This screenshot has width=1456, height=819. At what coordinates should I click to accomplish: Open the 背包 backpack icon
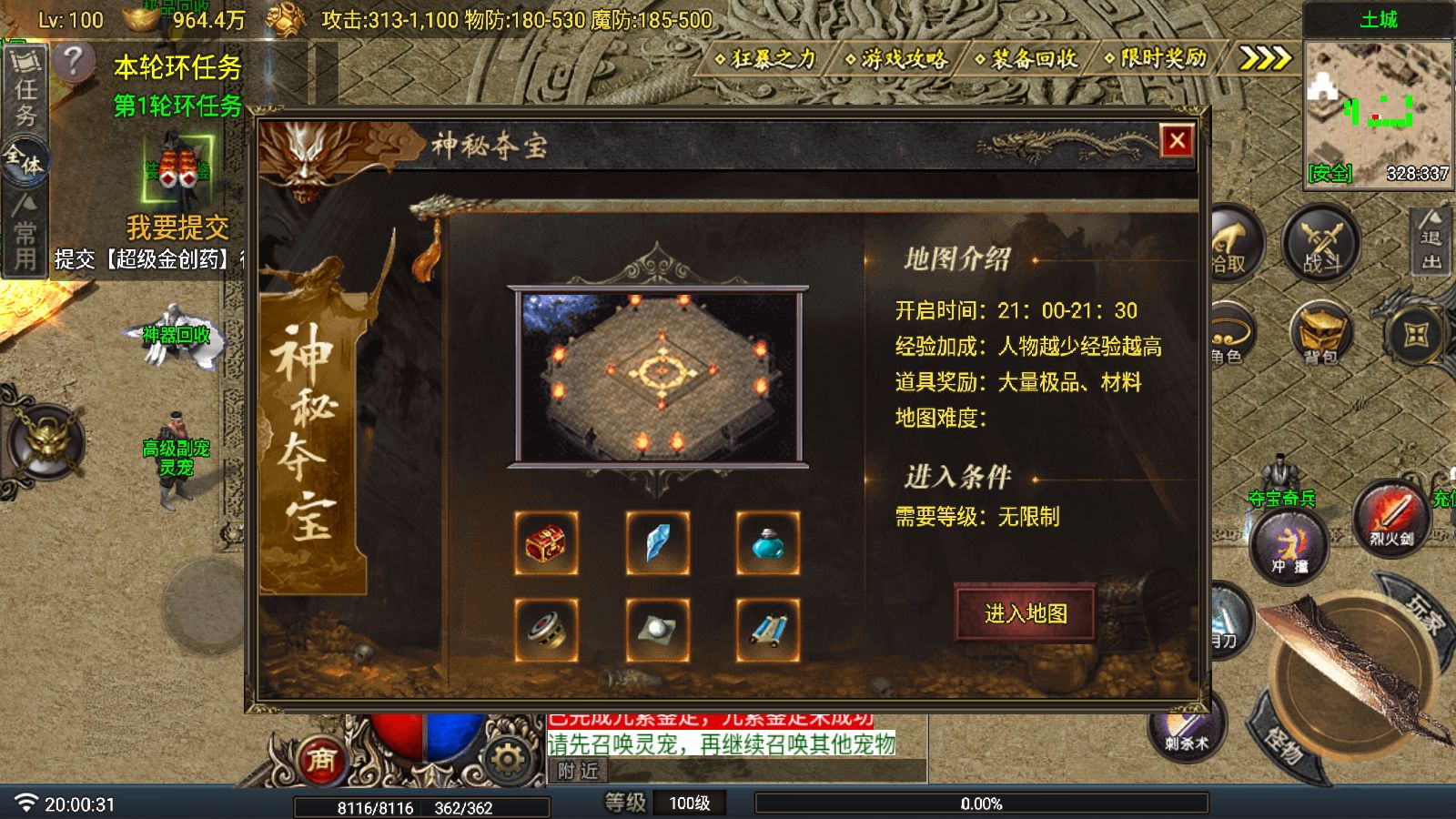[1319, 335]
